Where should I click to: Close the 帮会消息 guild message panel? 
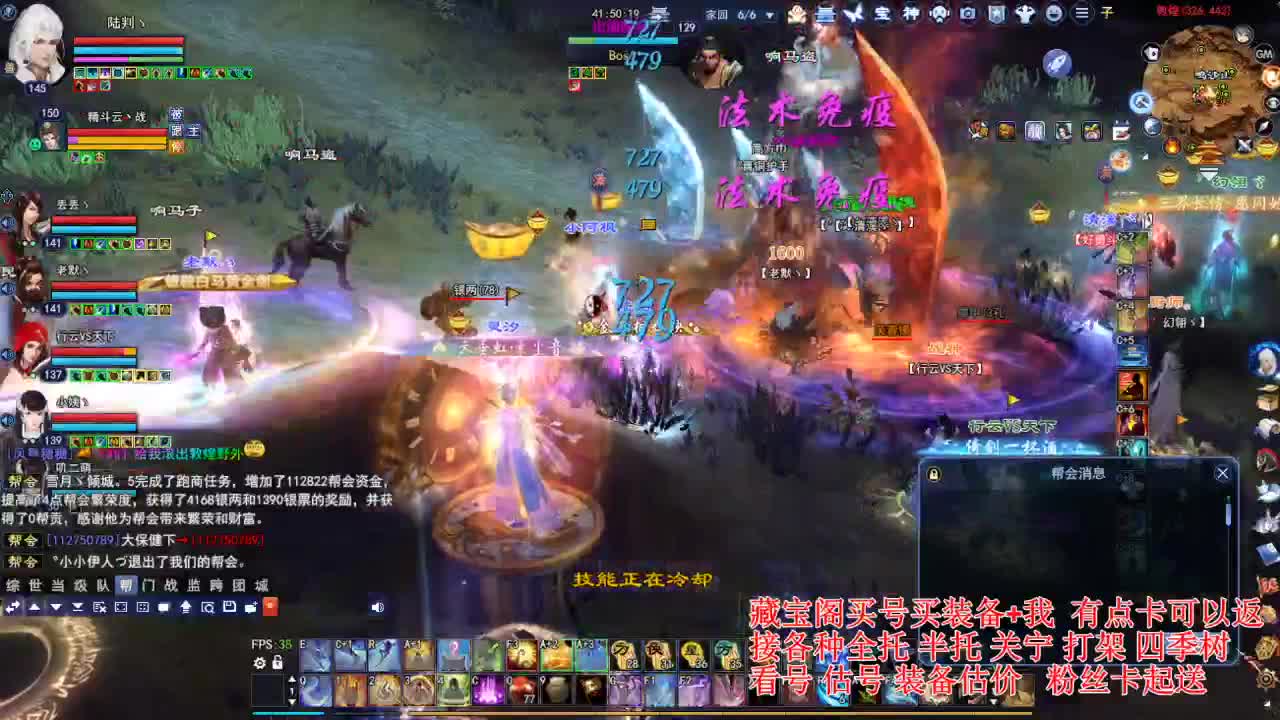click(1222, 472)
